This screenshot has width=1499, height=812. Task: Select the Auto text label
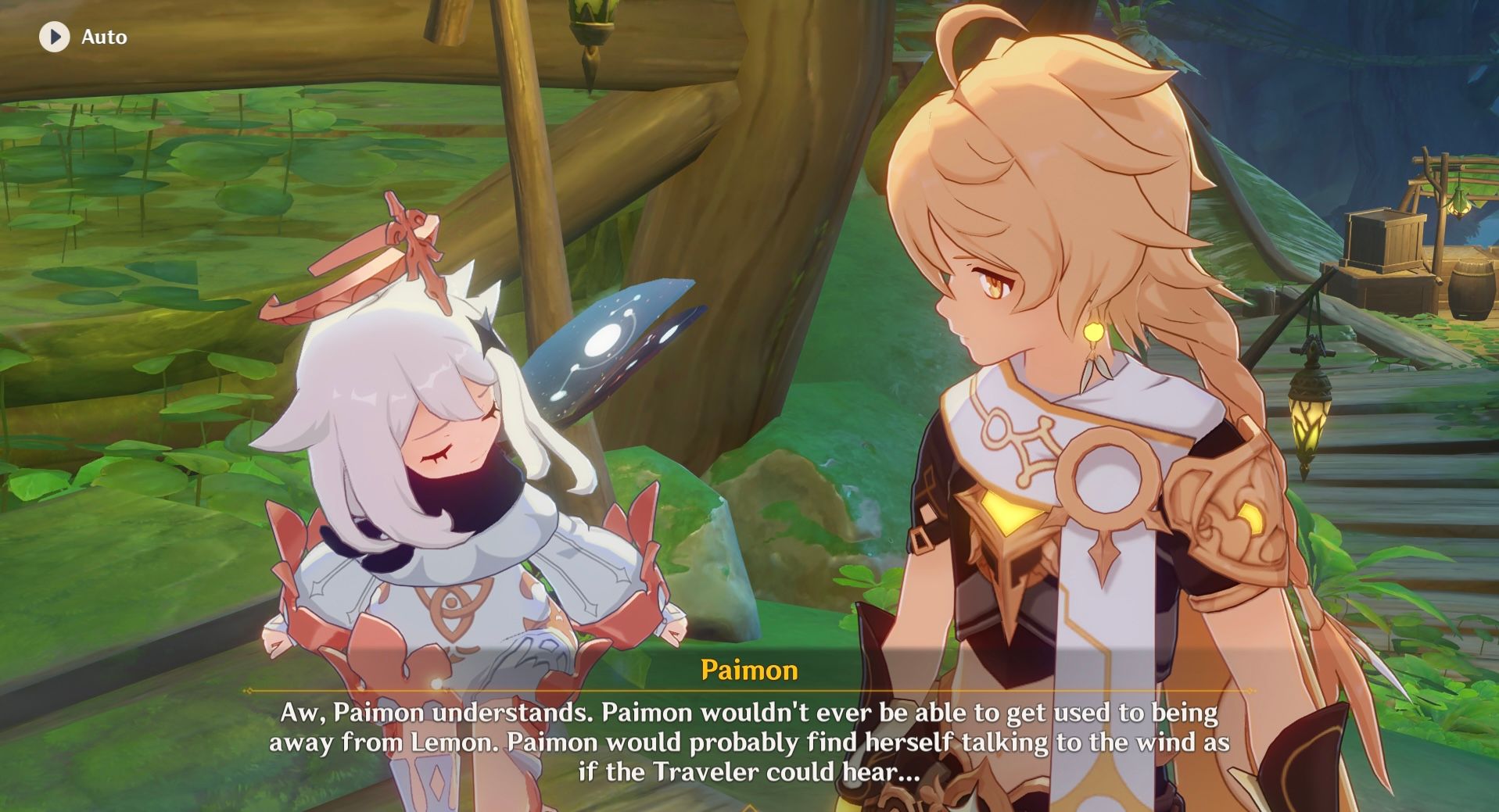click(x=106, y=36)
